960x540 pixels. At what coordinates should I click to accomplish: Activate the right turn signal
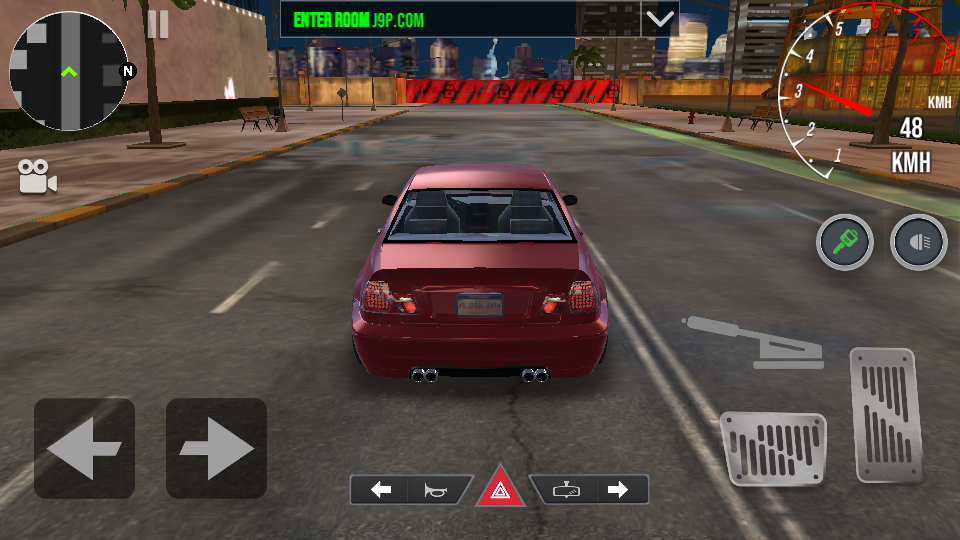coord(618,490)
